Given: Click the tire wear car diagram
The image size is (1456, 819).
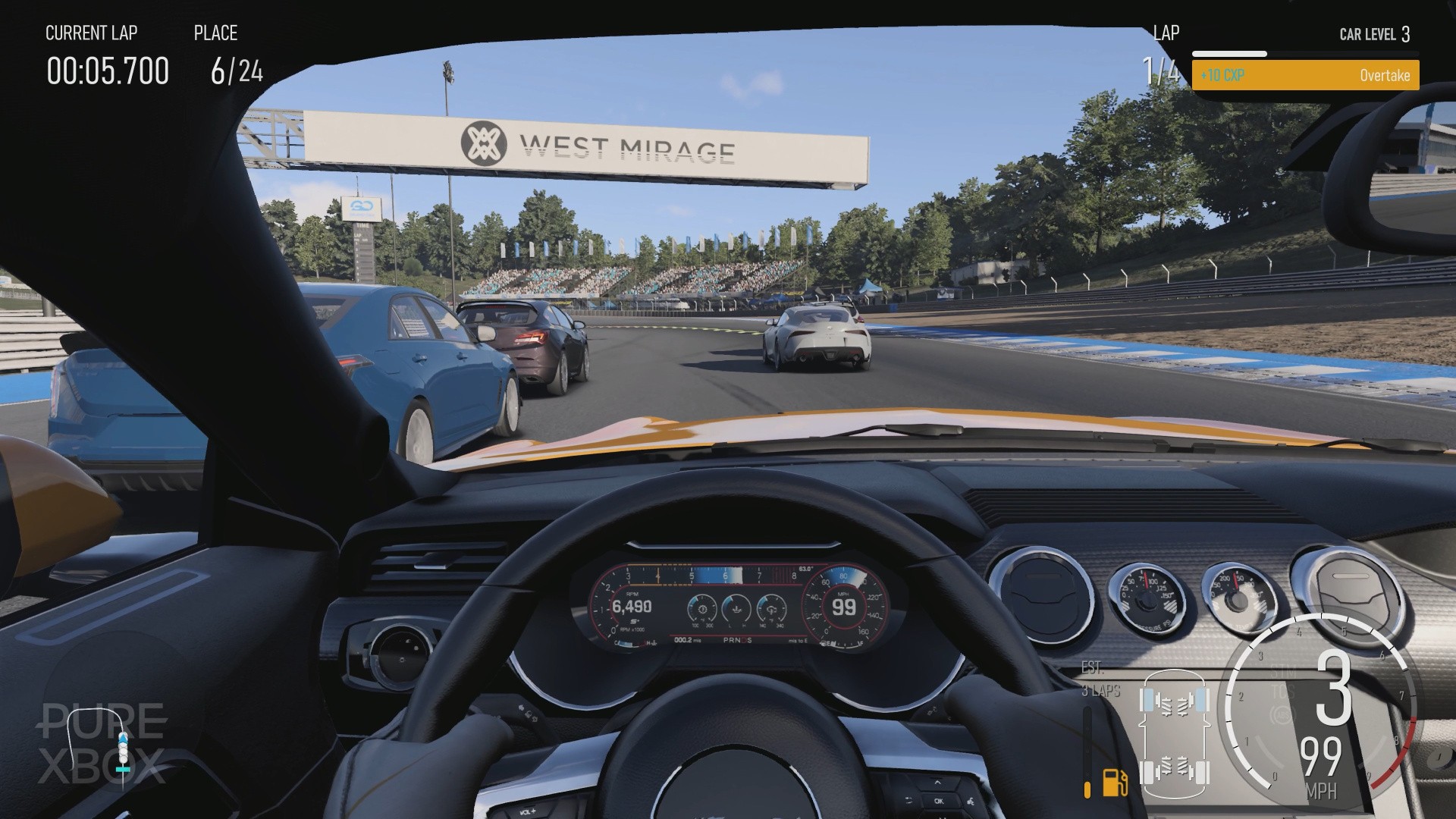Looking at the screenshot, I should (1175, 734).
